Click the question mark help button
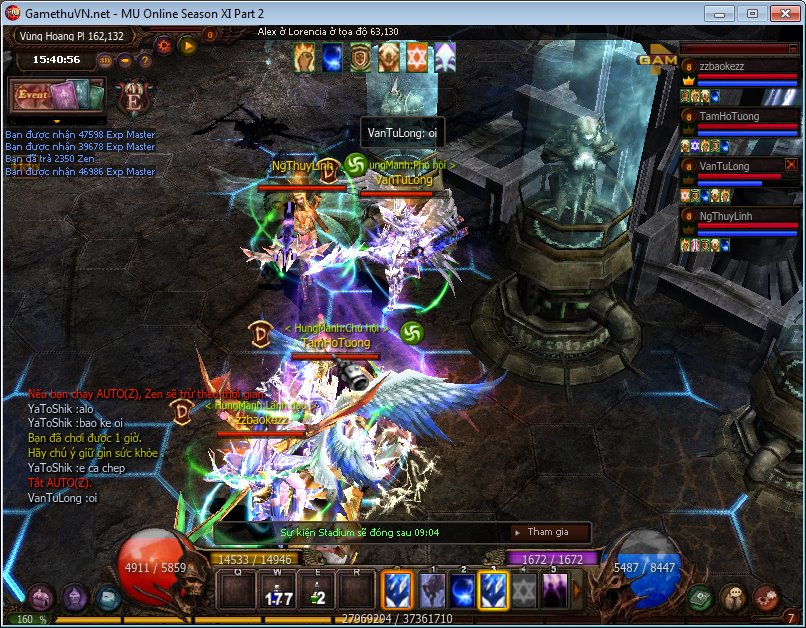The height and width of the screenshot is (628, 806). 145,60
